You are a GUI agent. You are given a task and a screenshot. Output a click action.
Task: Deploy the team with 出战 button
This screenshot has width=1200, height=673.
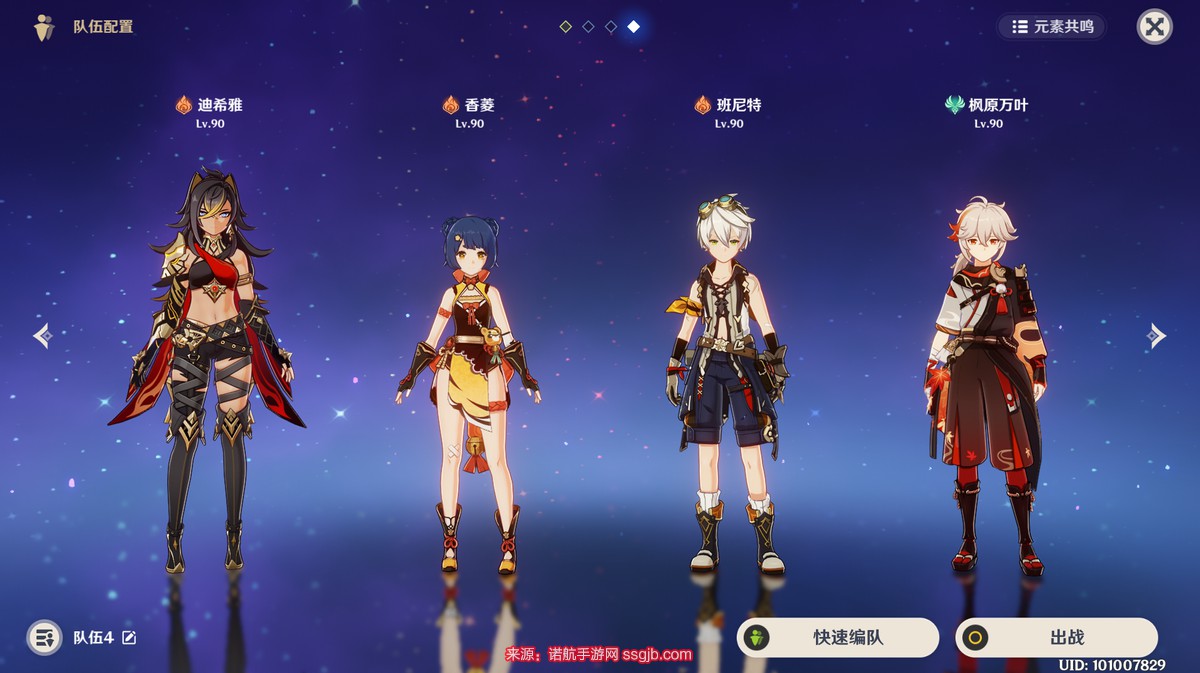coord(1056,637)
